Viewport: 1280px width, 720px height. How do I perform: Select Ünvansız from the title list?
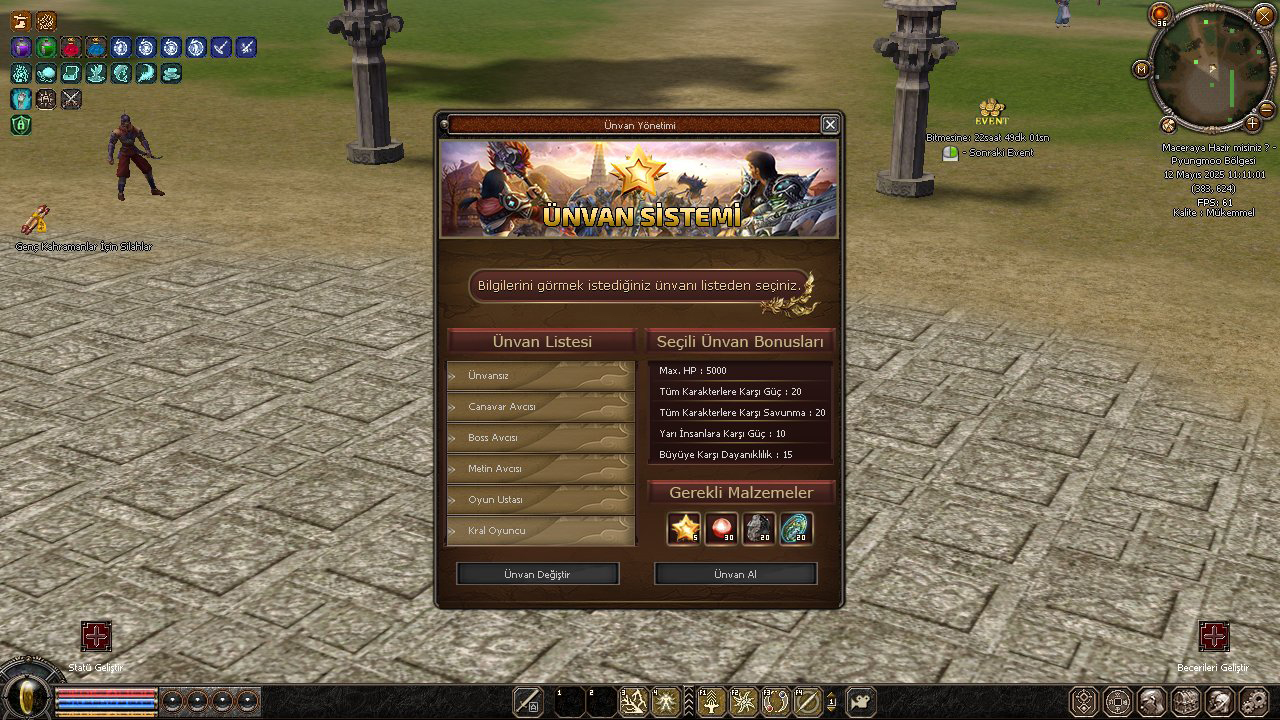(540, 376)
